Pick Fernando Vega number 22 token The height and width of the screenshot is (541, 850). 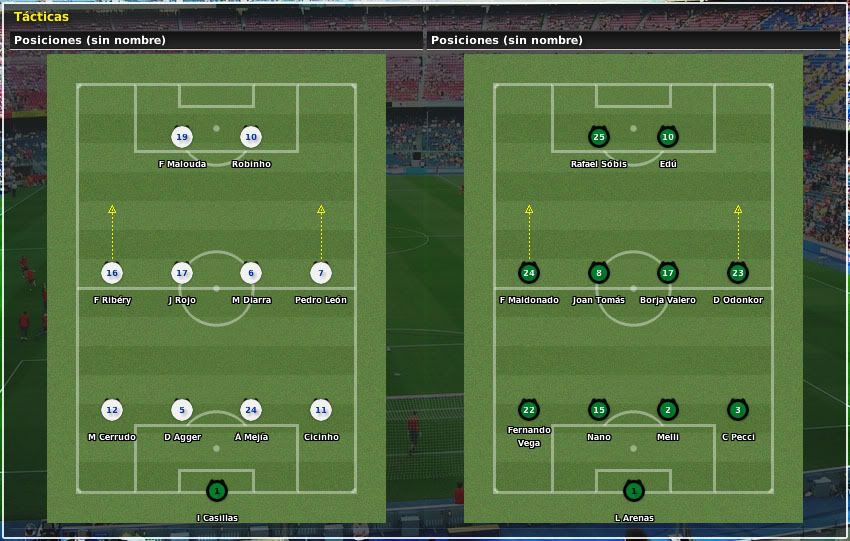529,410
